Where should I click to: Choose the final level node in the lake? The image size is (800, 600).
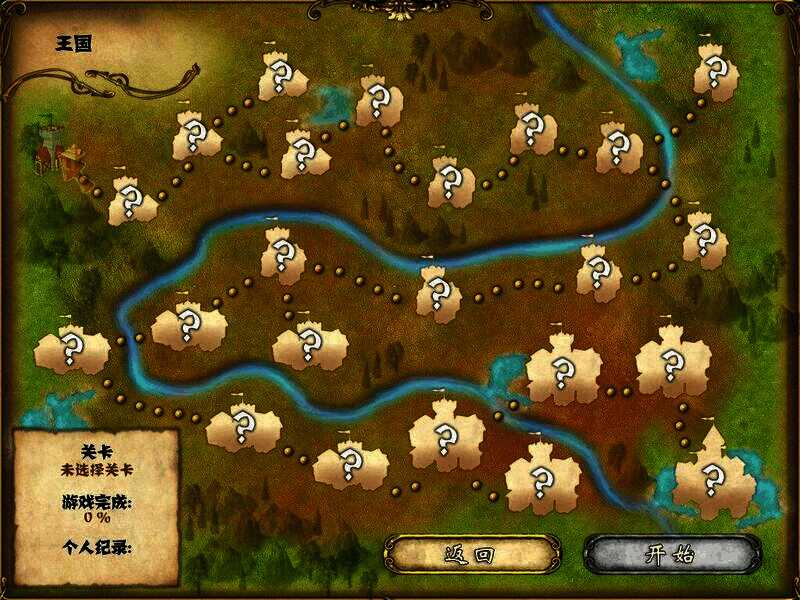point(713,477)
